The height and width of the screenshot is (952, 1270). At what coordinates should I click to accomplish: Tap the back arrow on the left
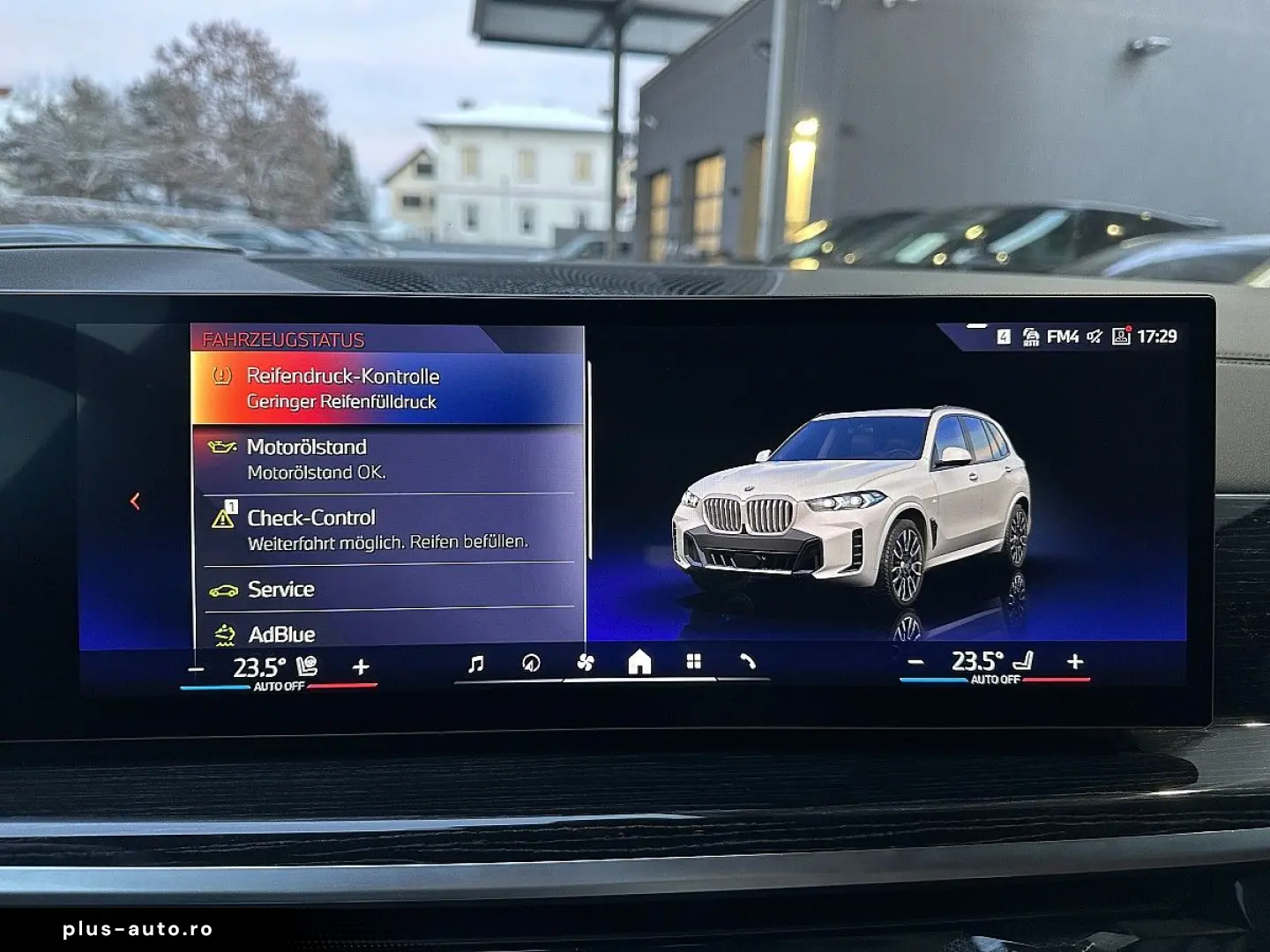[134, 499]
